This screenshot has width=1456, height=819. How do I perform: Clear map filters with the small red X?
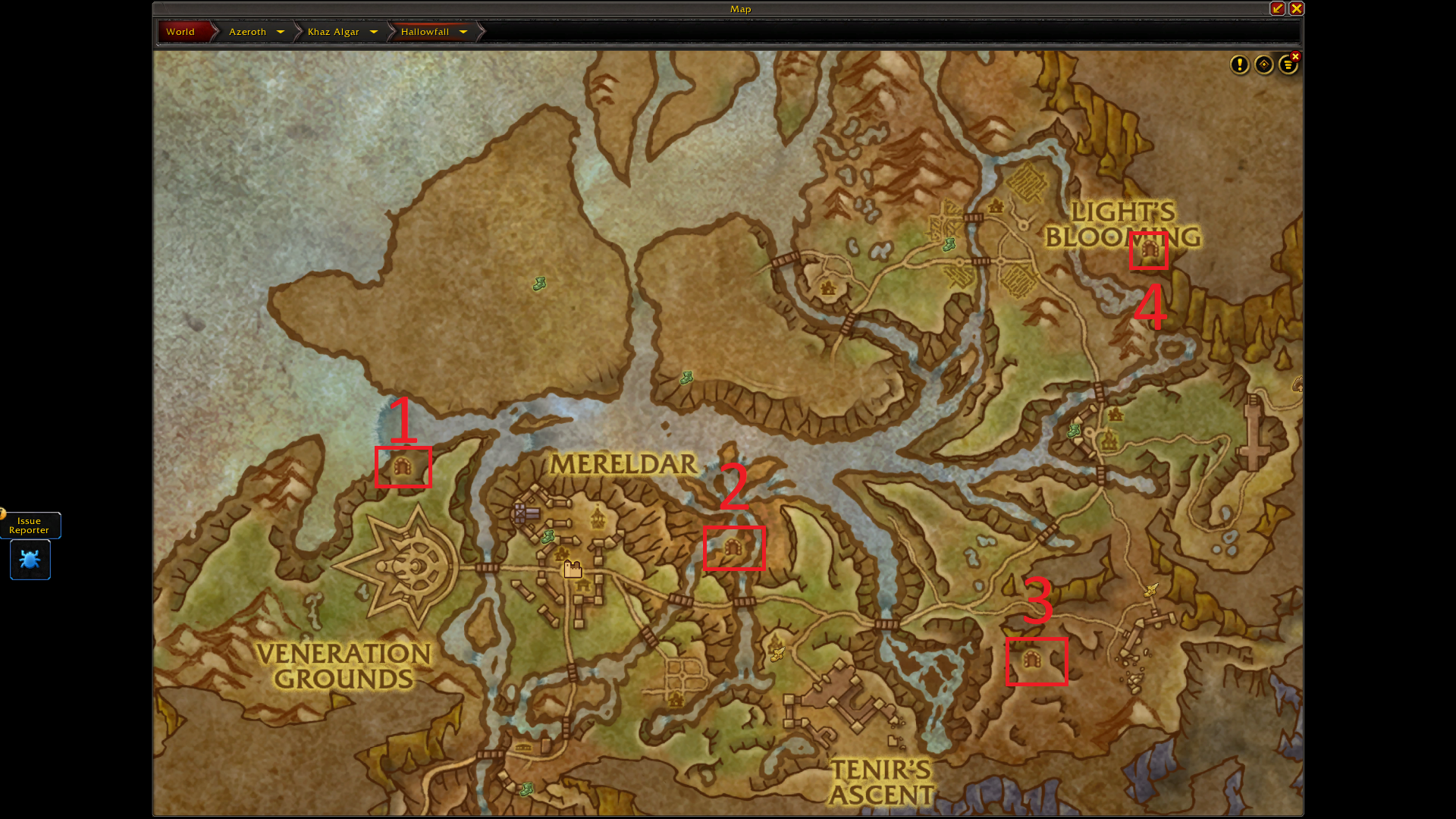tap(1296, 57)
